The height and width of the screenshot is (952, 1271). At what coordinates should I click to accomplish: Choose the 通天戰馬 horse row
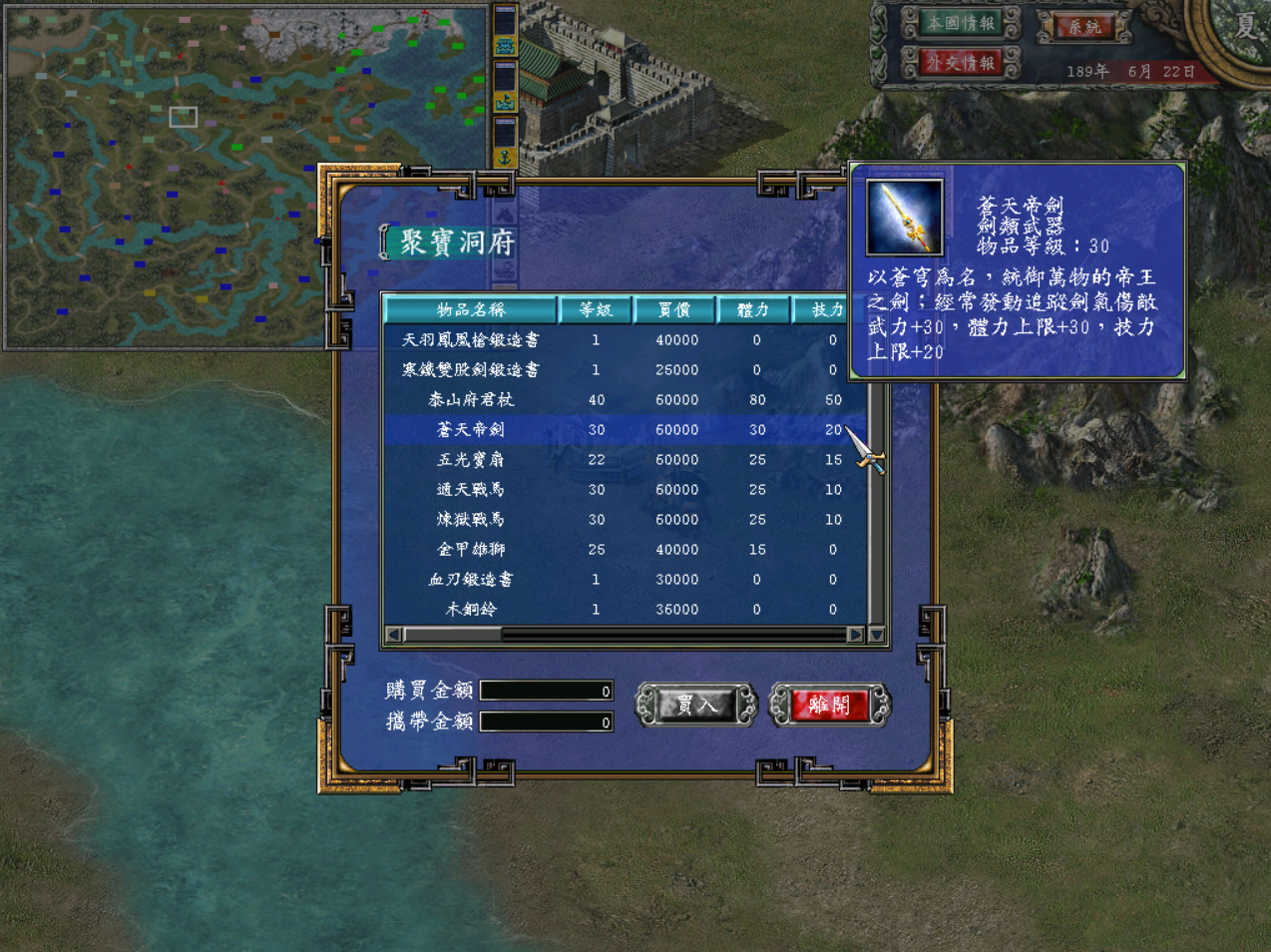[470, 490]
